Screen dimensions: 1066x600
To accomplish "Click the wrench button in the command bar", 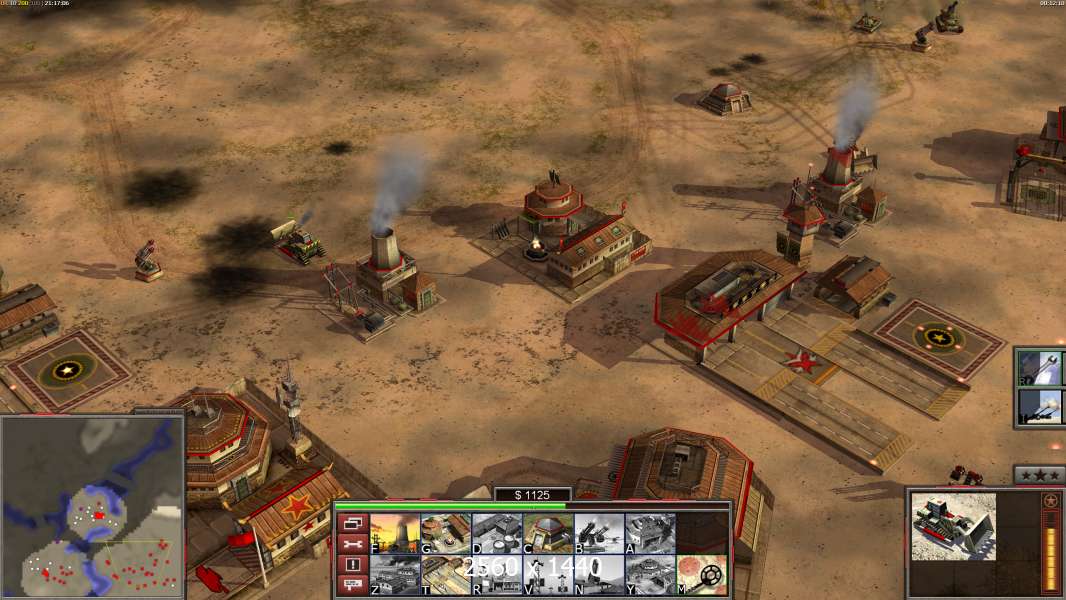I will [352, 544].
